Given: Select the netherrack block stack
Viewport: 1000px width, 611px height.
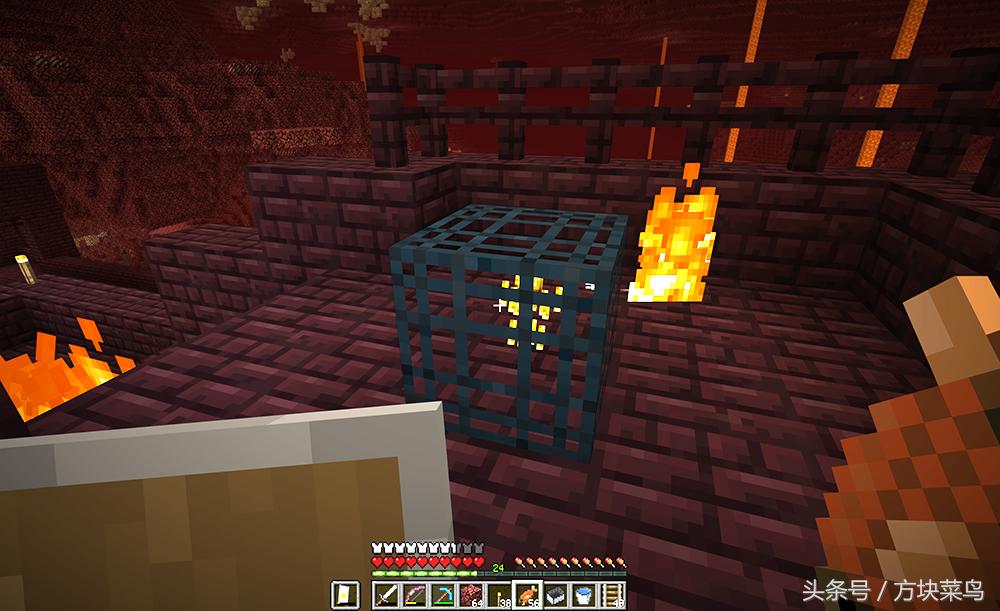Looking at the screenshot, I should click(471, 596).
